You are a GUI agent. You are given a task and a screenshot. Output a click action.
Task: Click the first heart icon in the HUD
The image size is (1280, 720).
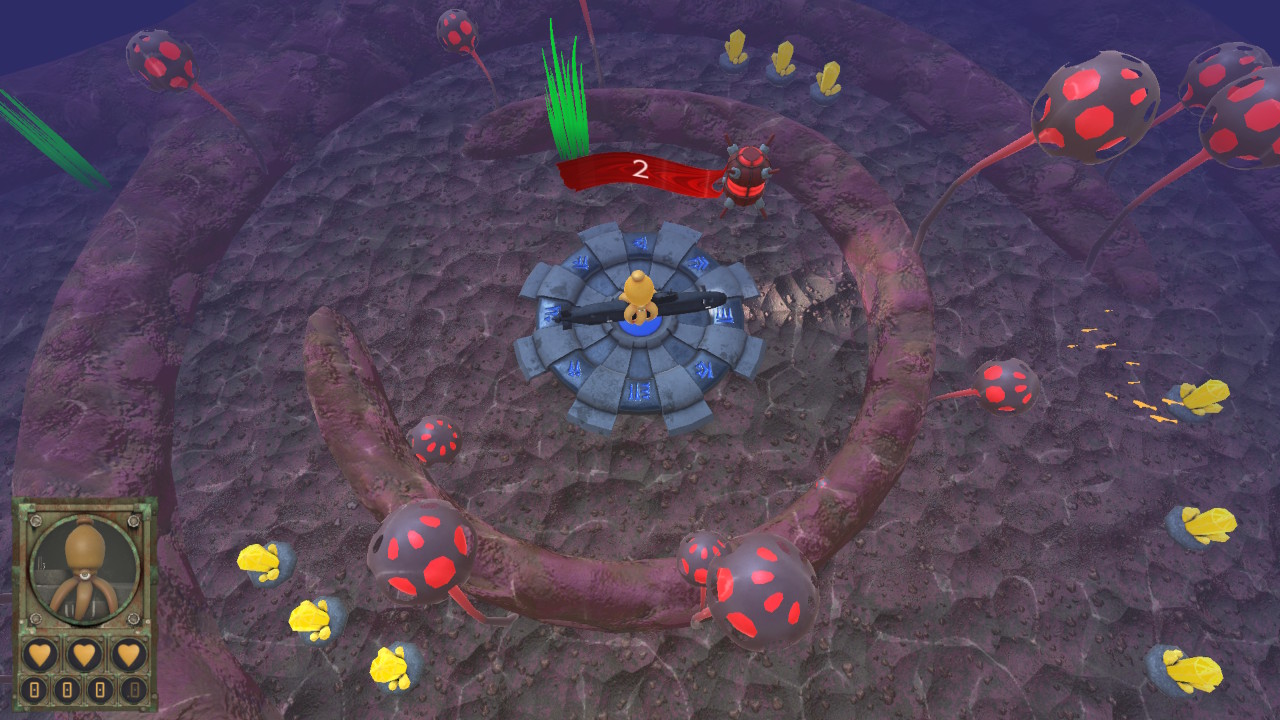coord(40,655)
